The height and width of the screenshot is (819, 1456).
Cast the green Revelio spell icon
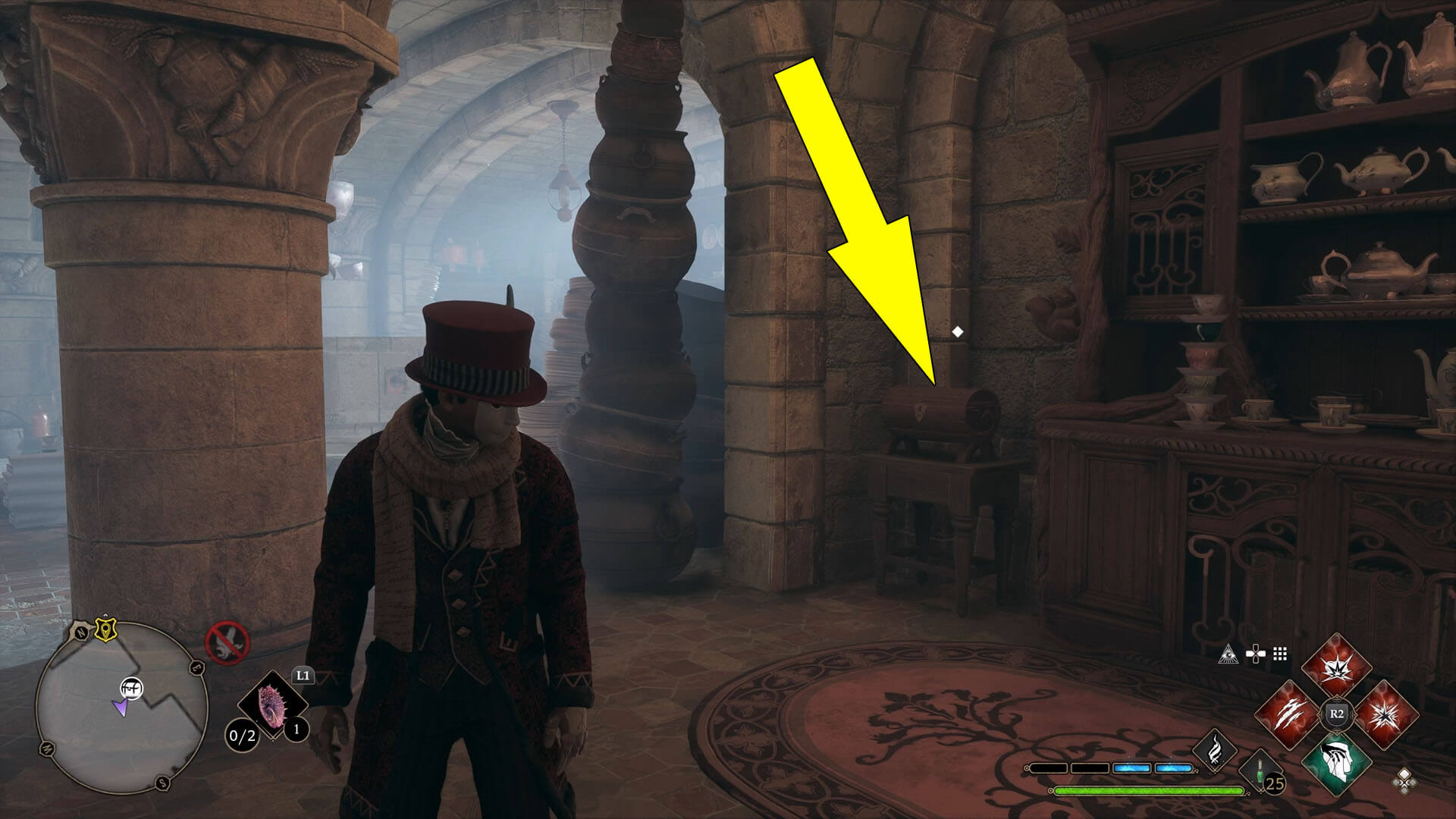tap(1335, 766)
